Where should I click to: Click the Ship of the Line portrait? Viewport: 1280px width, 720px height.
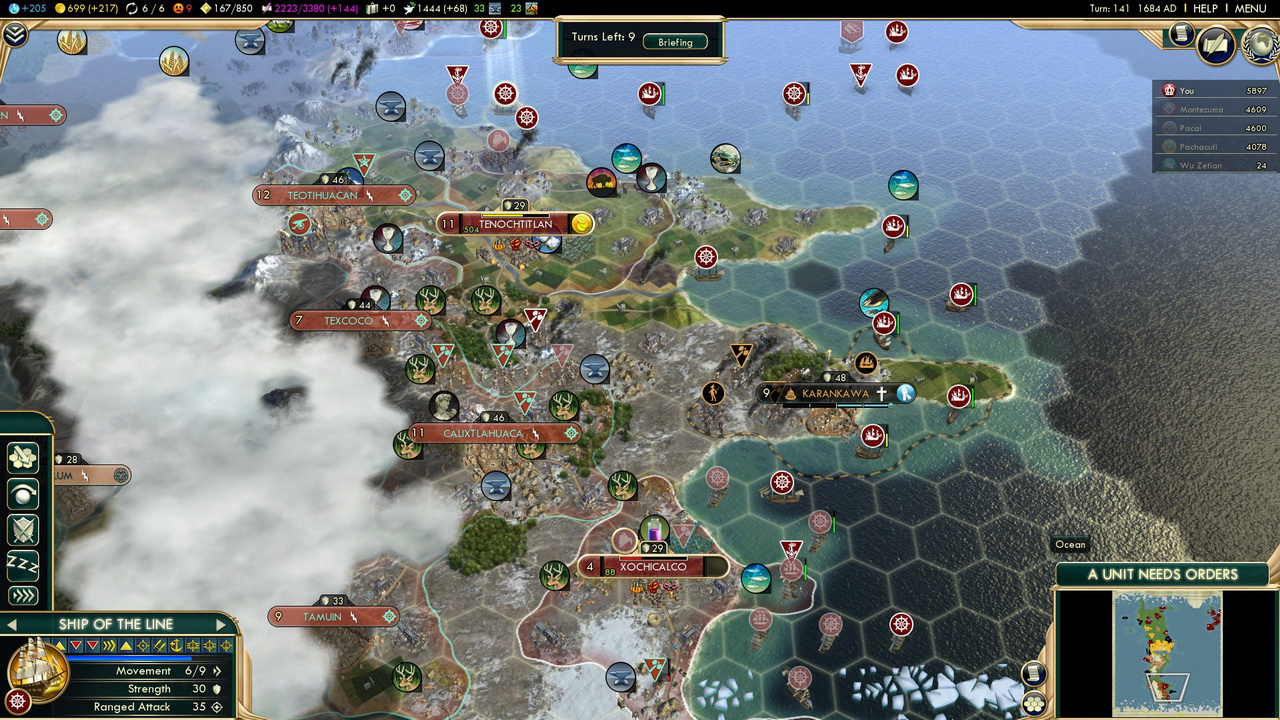pos(37,668)
